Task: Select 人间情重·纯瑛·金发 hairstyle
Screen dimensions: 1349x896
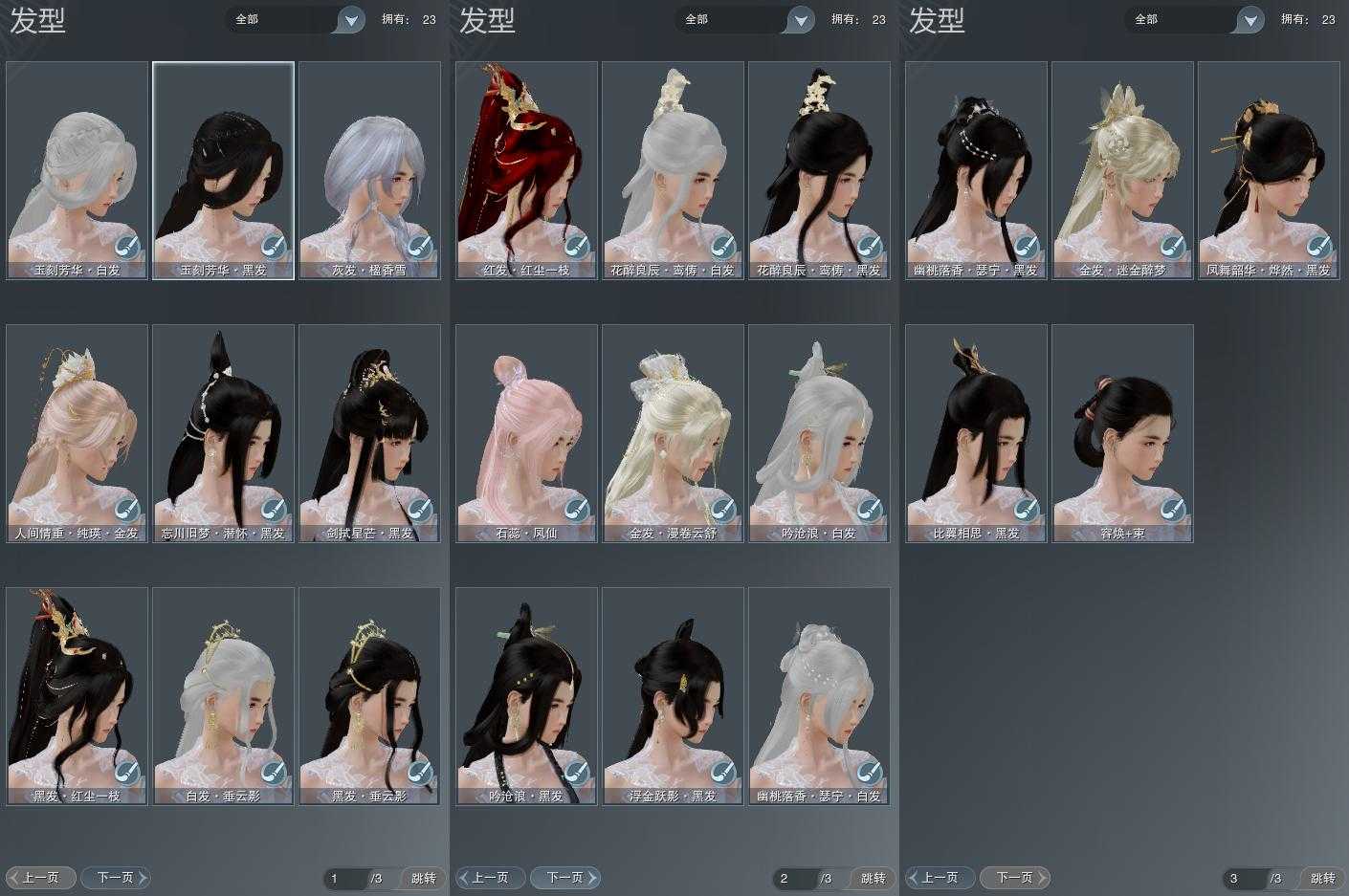Action: click(x=77, y=433)
